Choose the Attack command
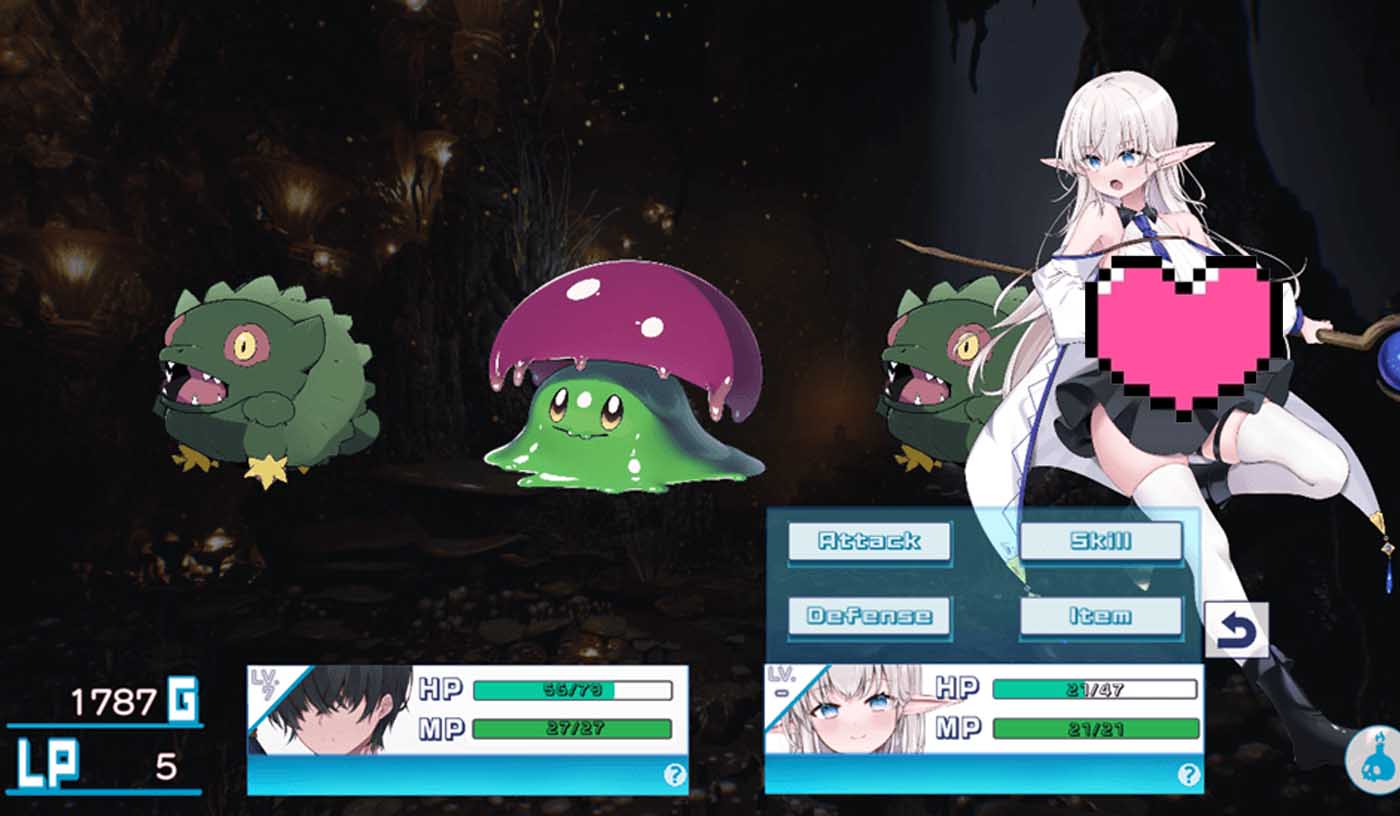This screenshot has width=1400, height=816. (870, 541)
